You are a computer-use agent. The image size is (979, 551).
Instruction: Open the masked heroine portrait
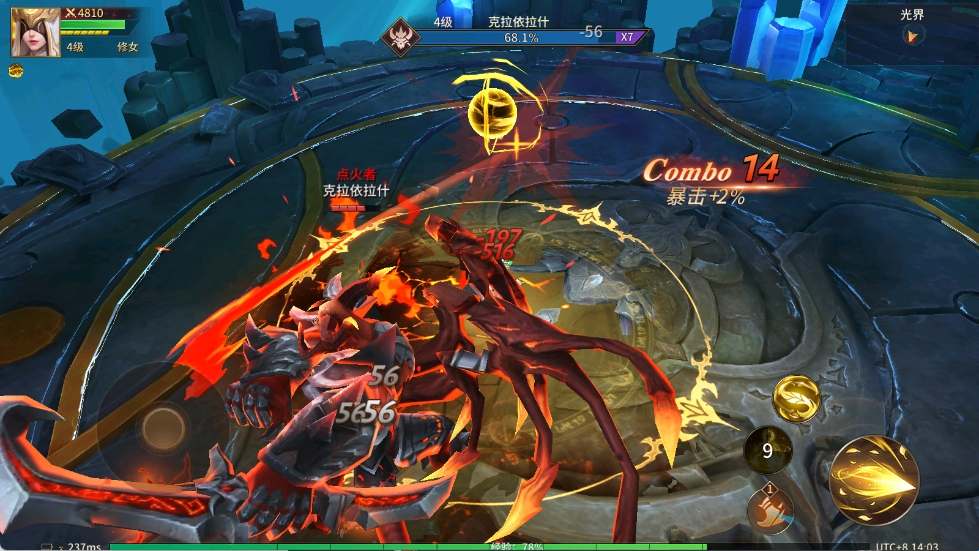coord(30,31)
